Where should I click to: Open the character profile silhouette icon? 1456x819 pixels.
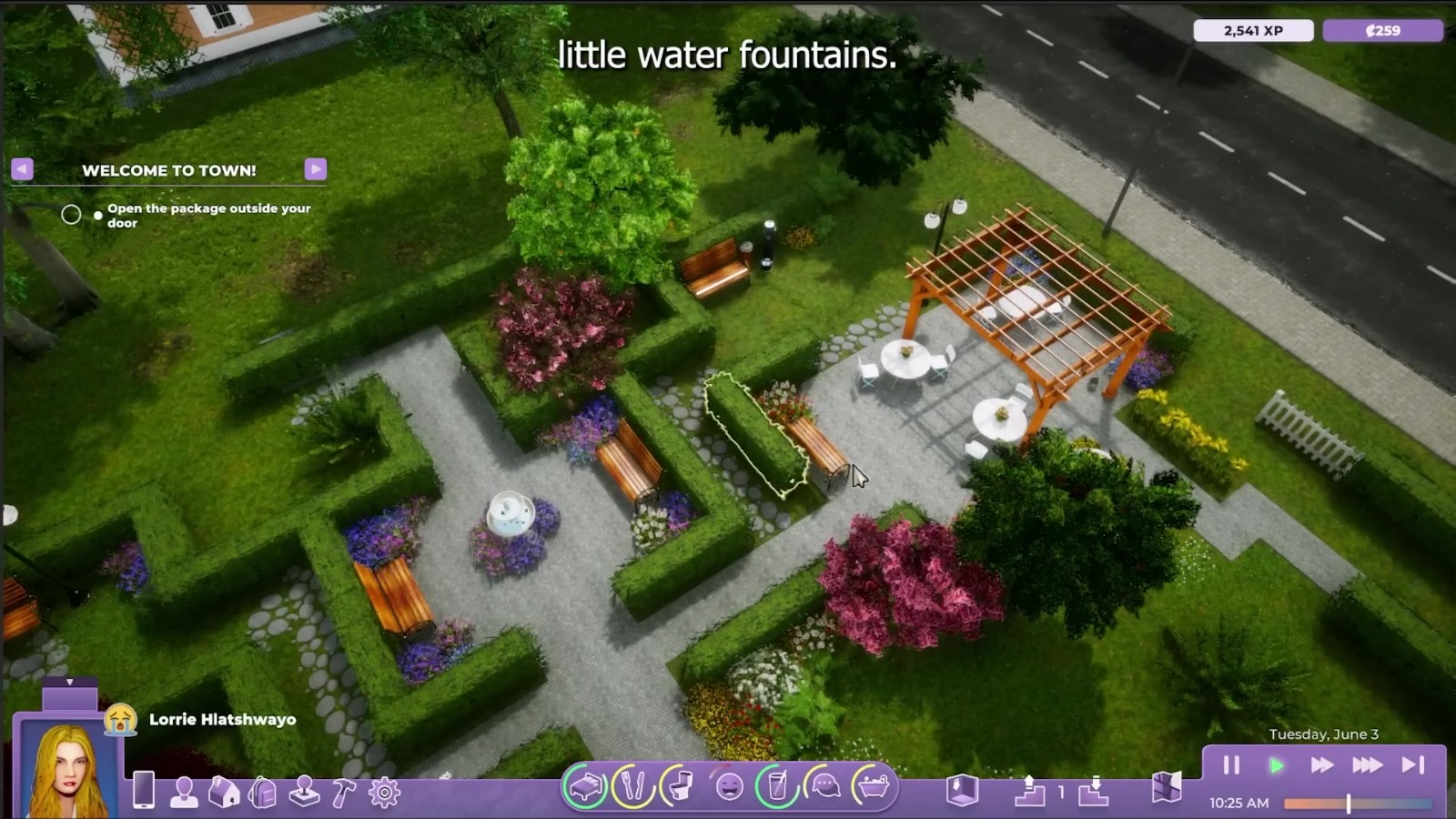[x=184, y=792]
